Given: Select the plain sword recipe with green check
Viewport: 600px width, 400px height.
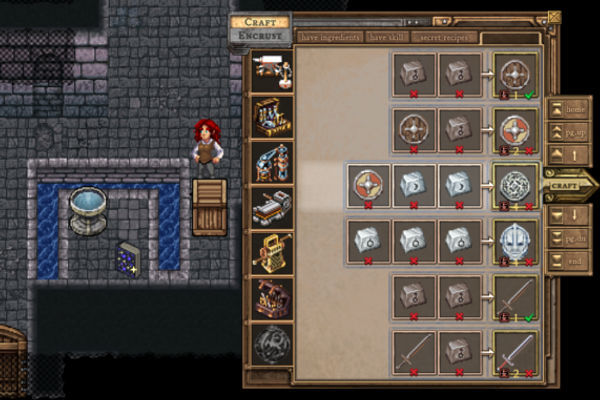Looking at the screenshot, I should point(516,295).
